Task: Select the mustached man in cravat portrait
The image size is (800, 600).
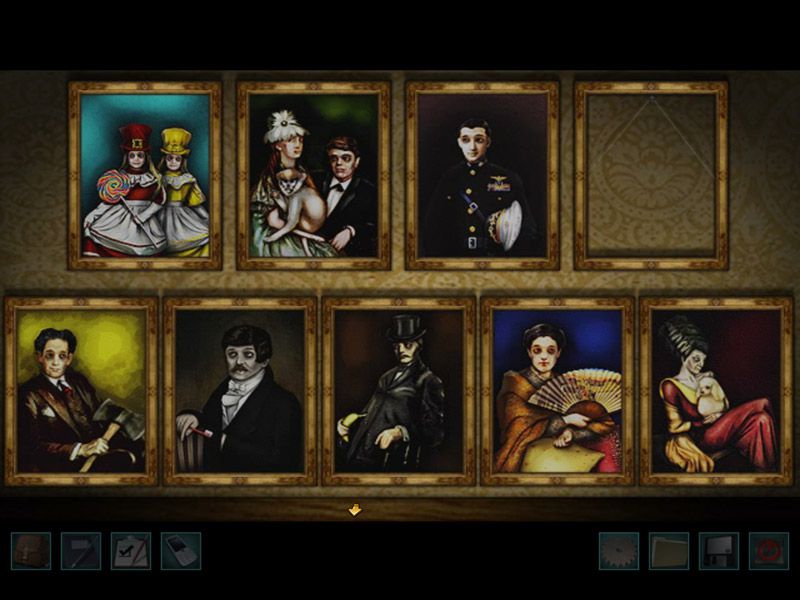Action: coord(240,391)
